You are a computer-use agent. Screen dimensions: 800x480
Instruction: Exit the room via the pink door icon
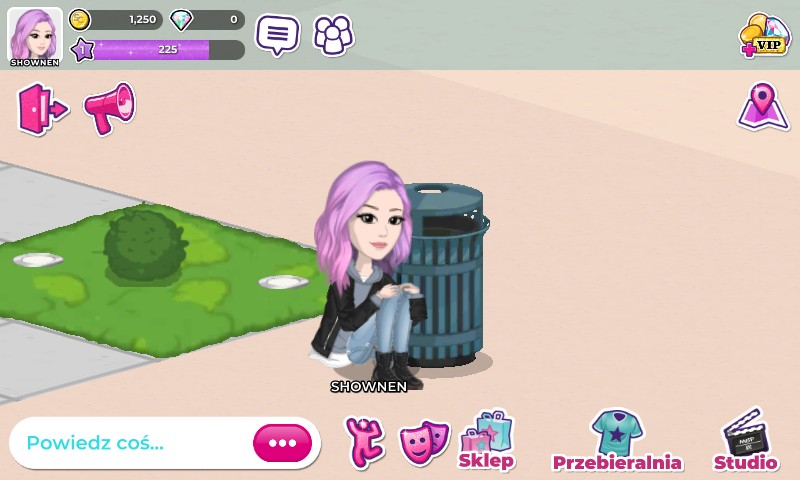[41, 109]
